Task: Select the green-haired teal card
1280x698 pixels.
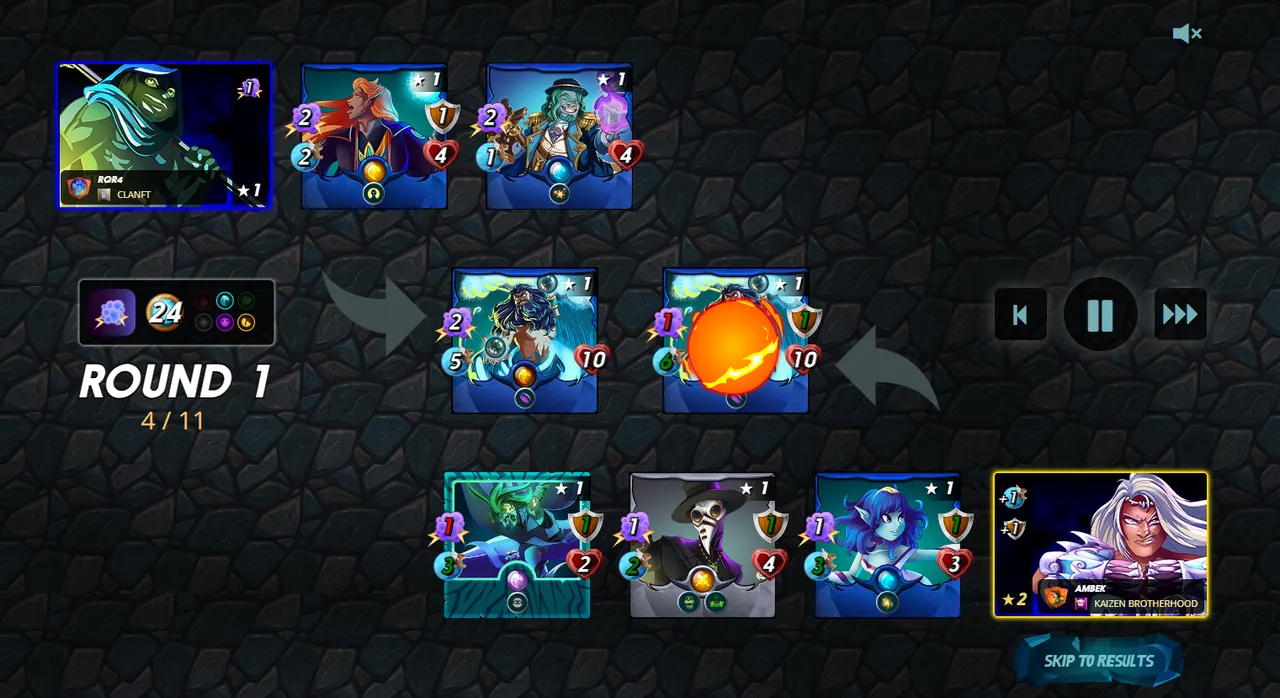Action: click(517, 544)
